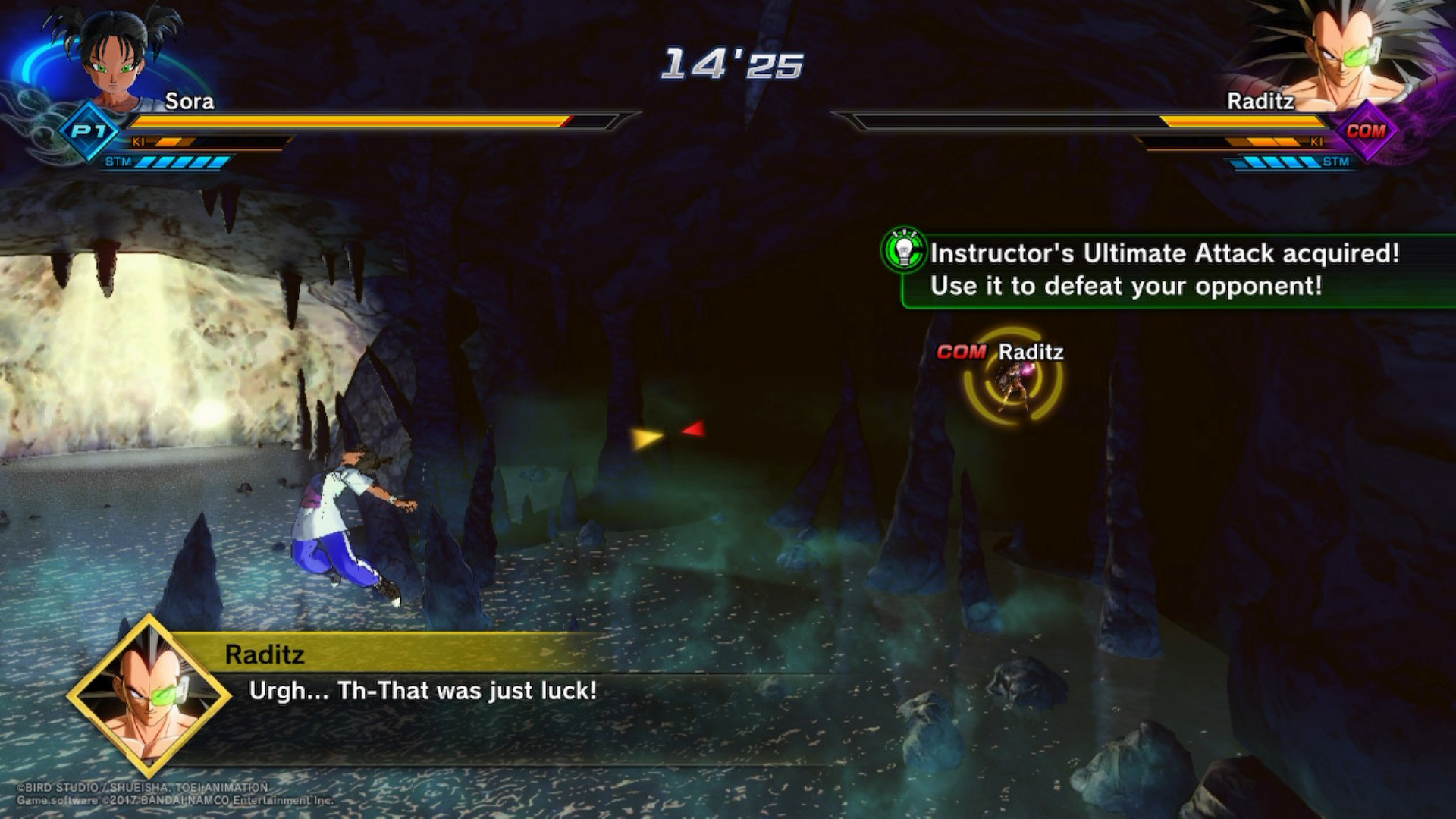Click Raditz's dialogue speaker portrait
Viewport: 1456px width, 819px height.
149,695
